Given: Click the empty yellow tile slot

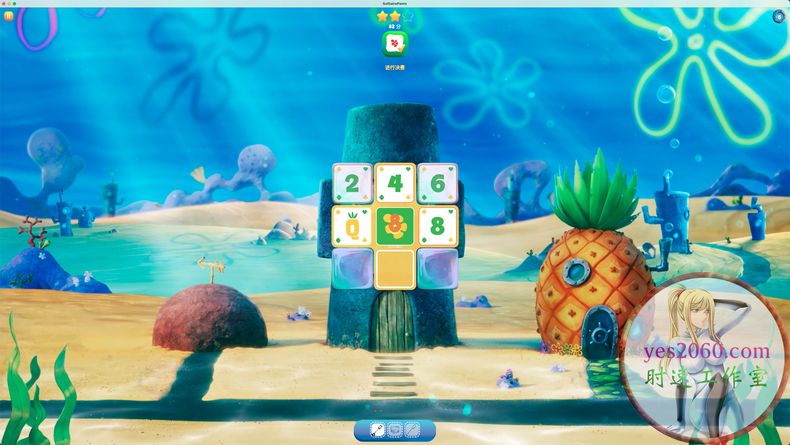Looking at the screenshot, I should tap(395, 268).
